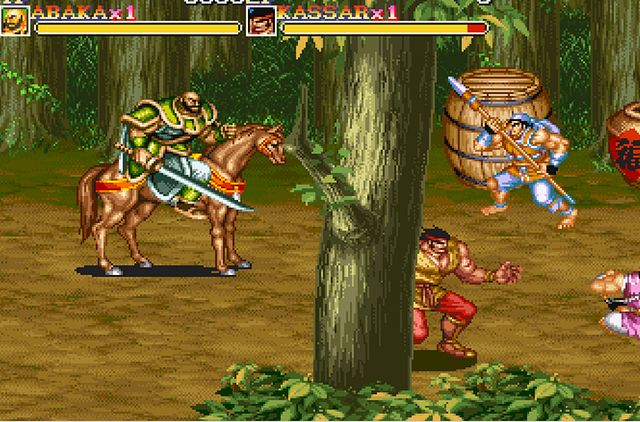Click the Abaka player portrait
The image size is (640, 422).
pyautogui.click(x=15, y=20)
